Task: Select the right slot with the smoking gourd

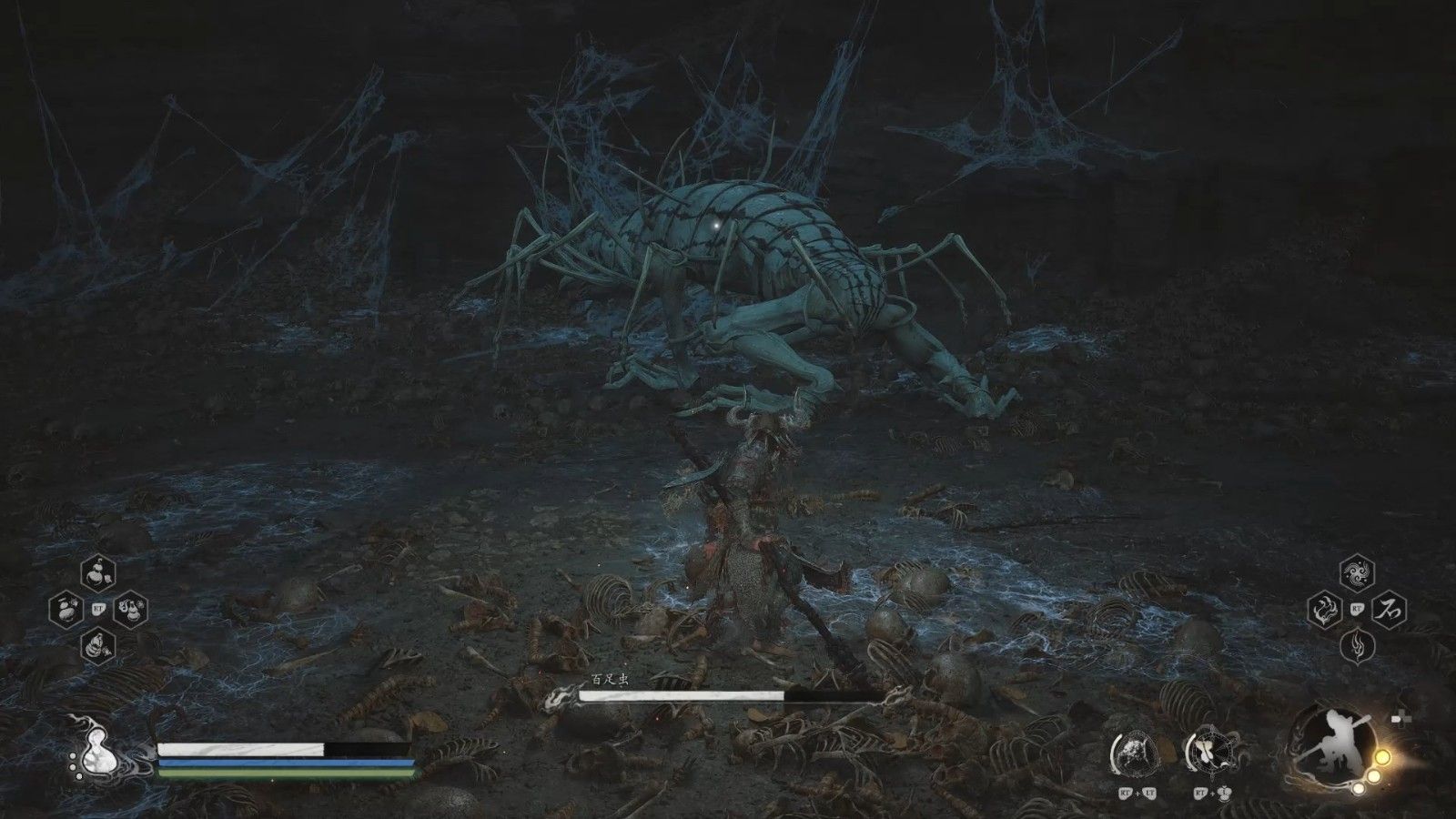Action: 131,610
